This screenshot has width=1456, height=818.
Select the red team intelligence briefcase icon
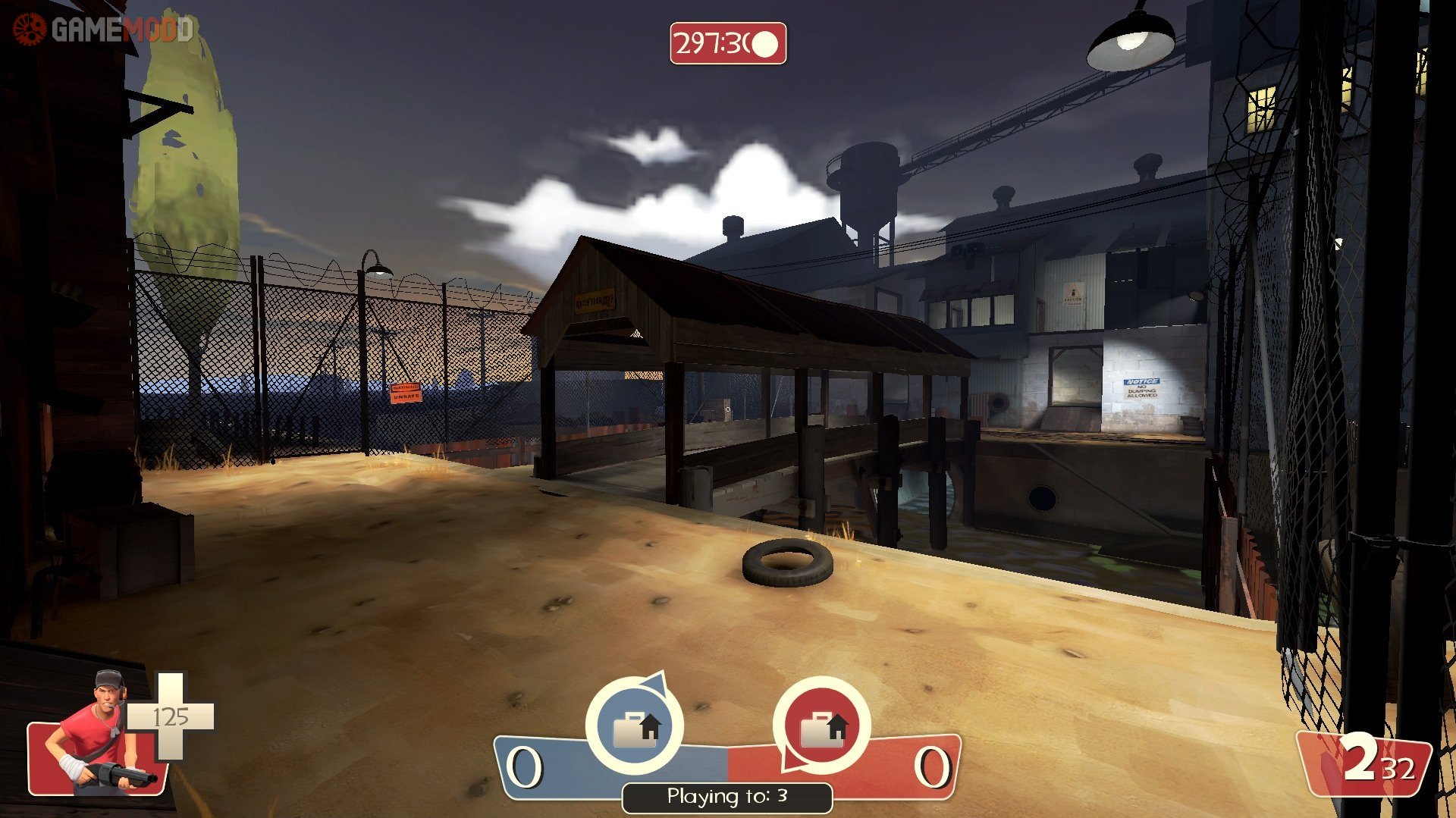[x=821, y=726]
